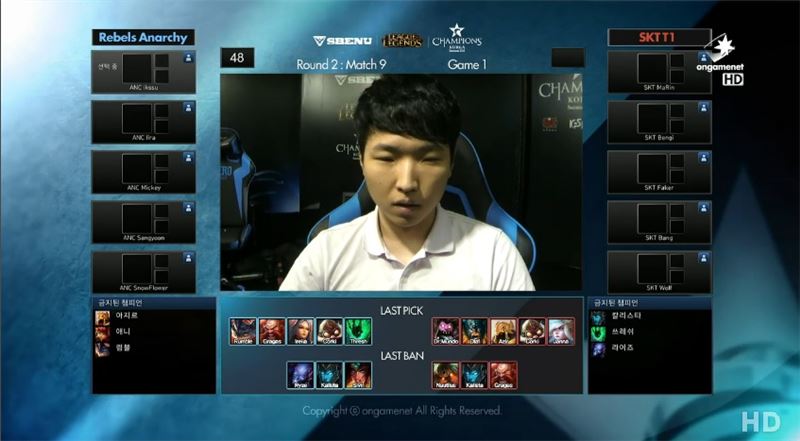Select the ANC lira player slot
Viewport: 800px width, 441px height.
point(143,122)
